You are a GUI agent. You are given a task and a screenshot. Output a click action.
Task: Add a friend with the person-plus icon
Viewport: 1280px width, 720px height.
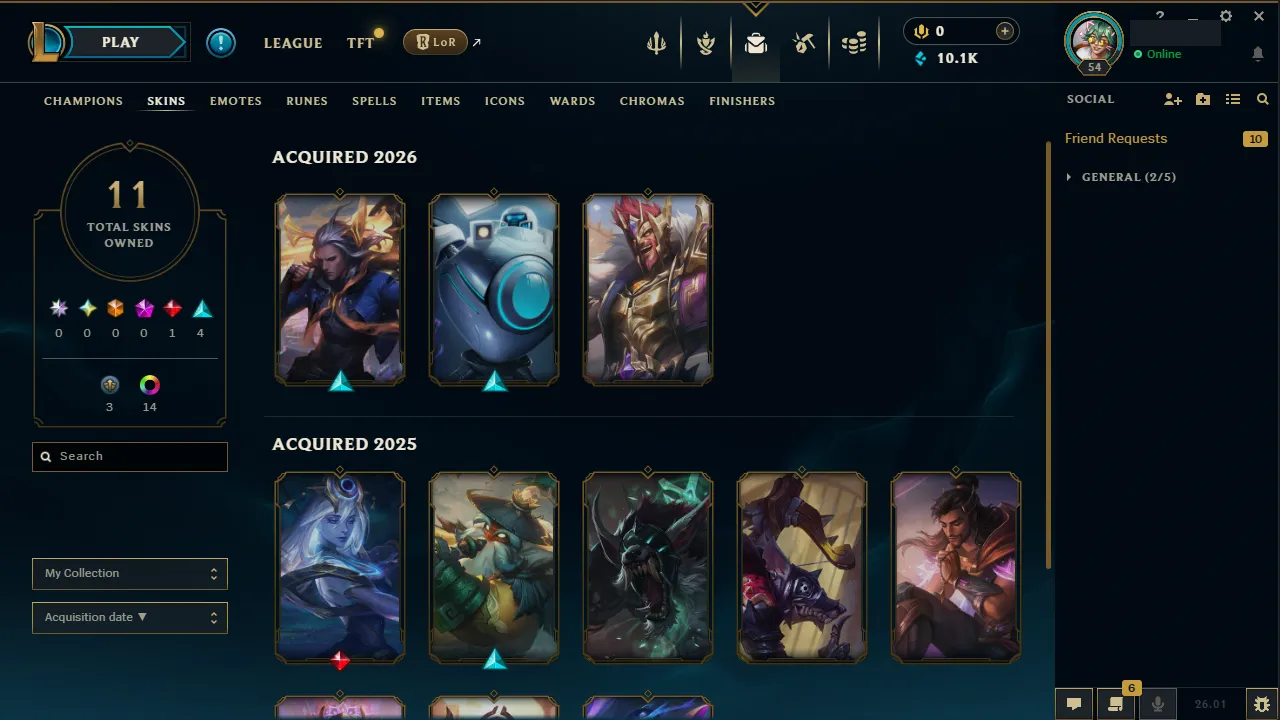pyautogui.click(x=1172, y=99)
